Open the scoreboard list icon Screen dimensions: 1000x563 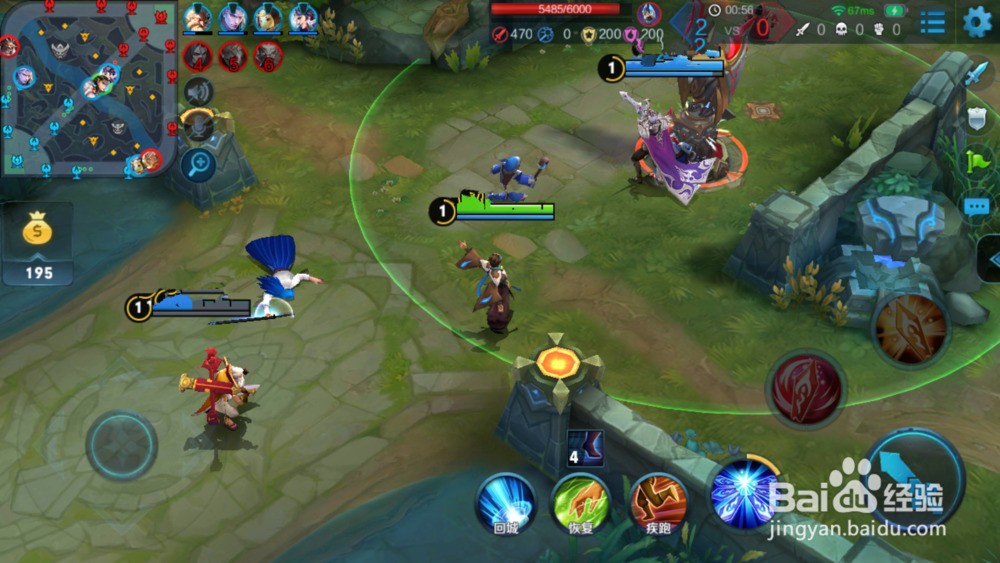[932, 22]
